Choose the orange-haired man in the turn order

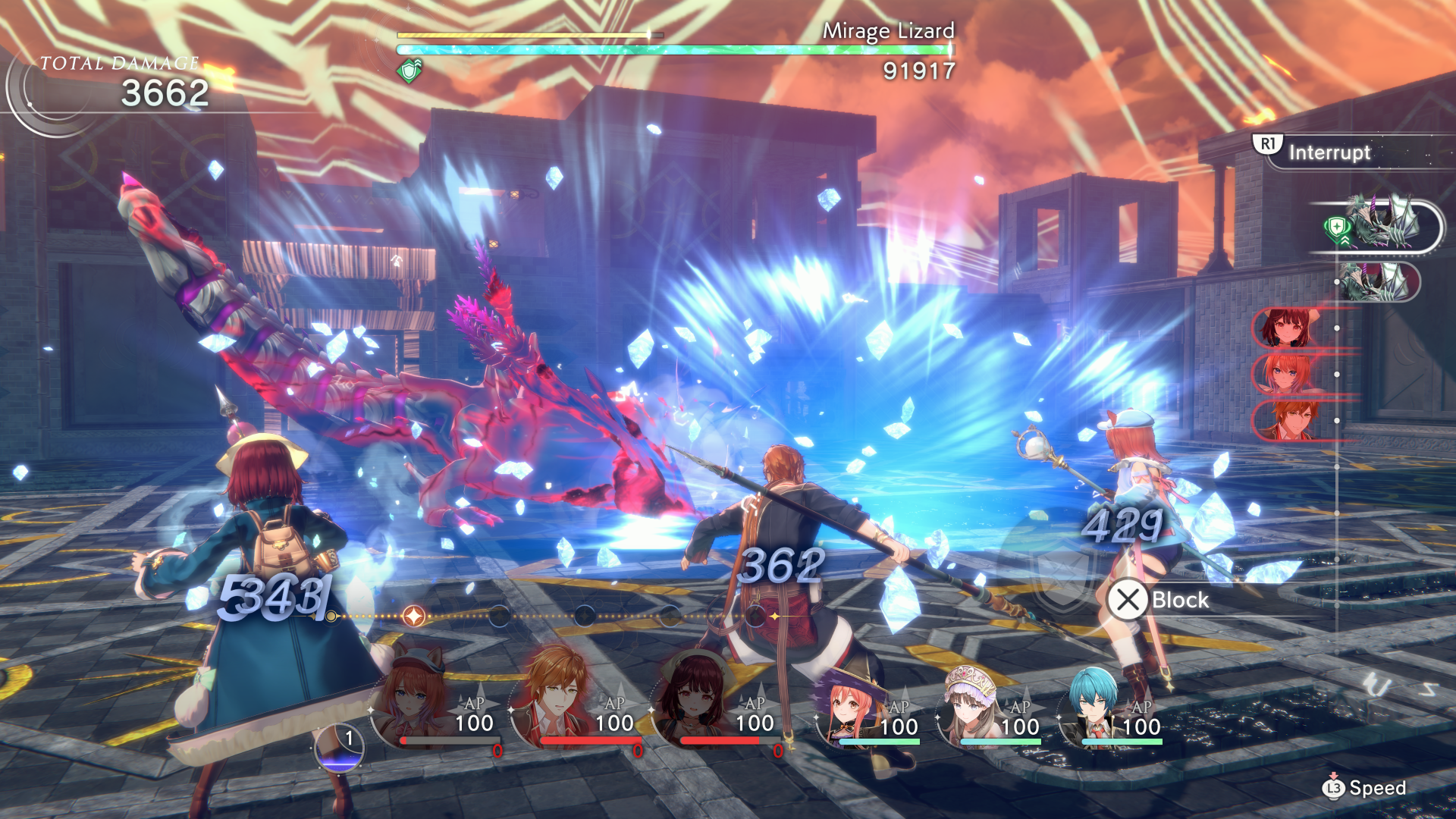point(1285,420)
